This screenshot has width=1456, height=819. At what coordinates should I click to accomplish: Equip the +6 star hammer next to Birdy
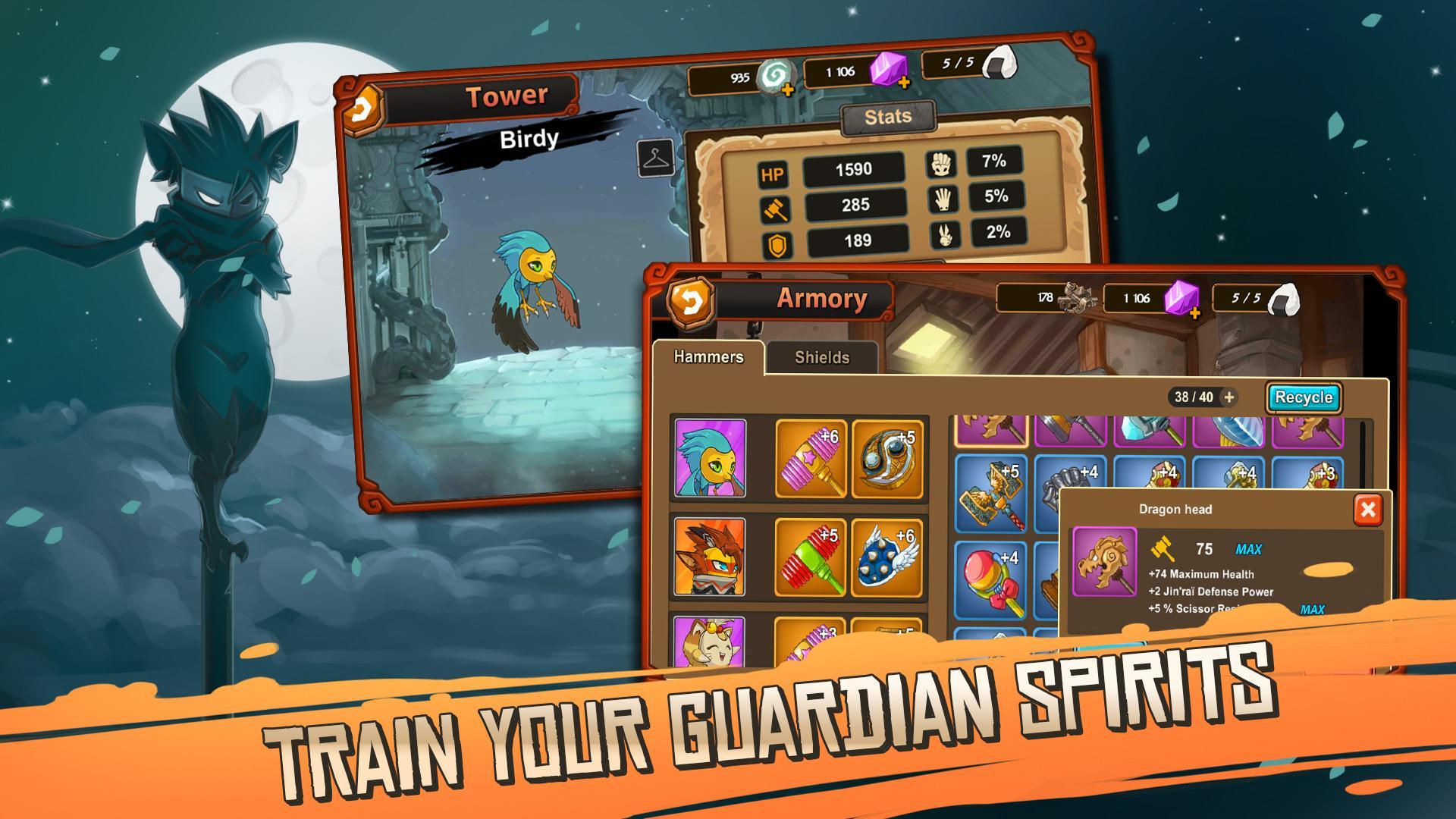[810, 457]
